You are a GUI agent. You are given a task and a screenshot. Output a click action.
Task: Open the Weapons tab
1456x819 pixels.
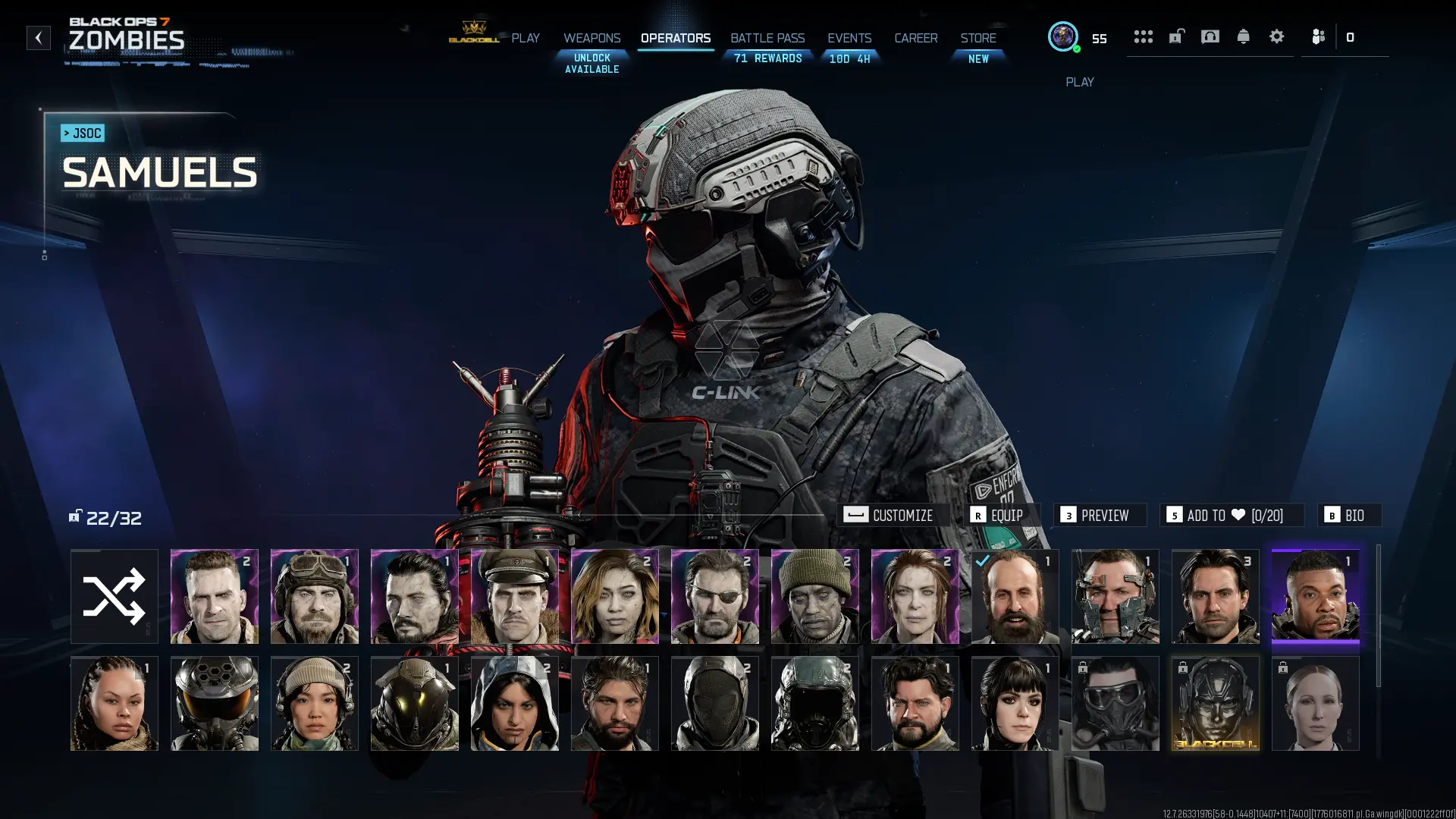click(591, 38)
